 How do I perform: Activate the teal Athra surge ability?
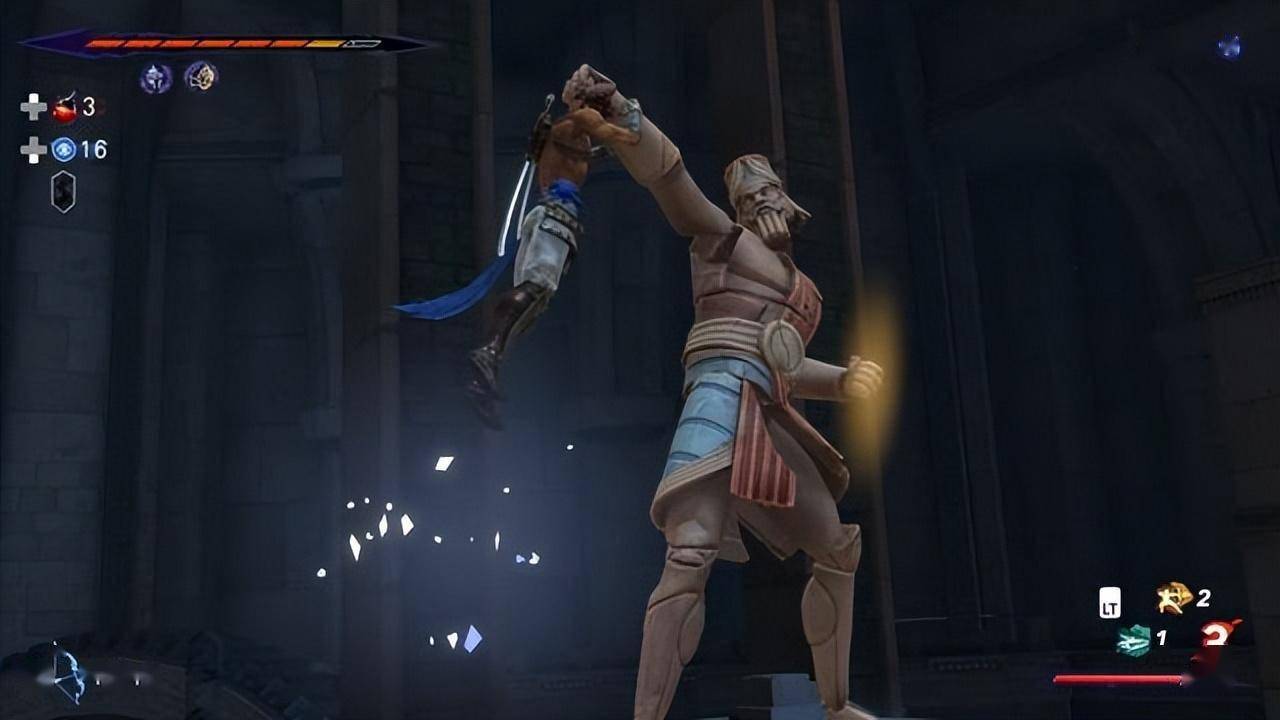pyautogui.click(x=1133, y=640)
